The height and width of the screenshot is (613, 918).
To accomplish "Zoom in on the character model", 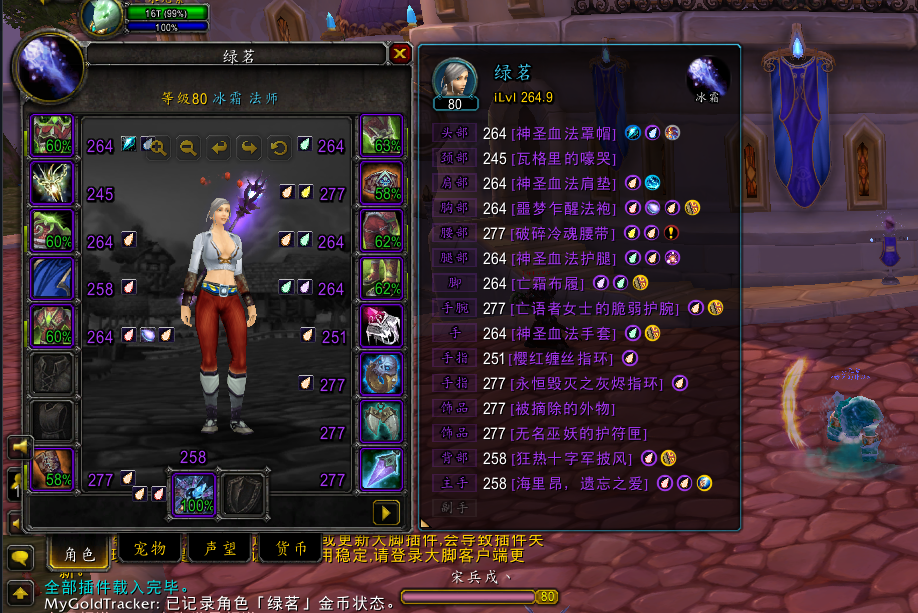I will pyautogui.click(x=156, y=148).
